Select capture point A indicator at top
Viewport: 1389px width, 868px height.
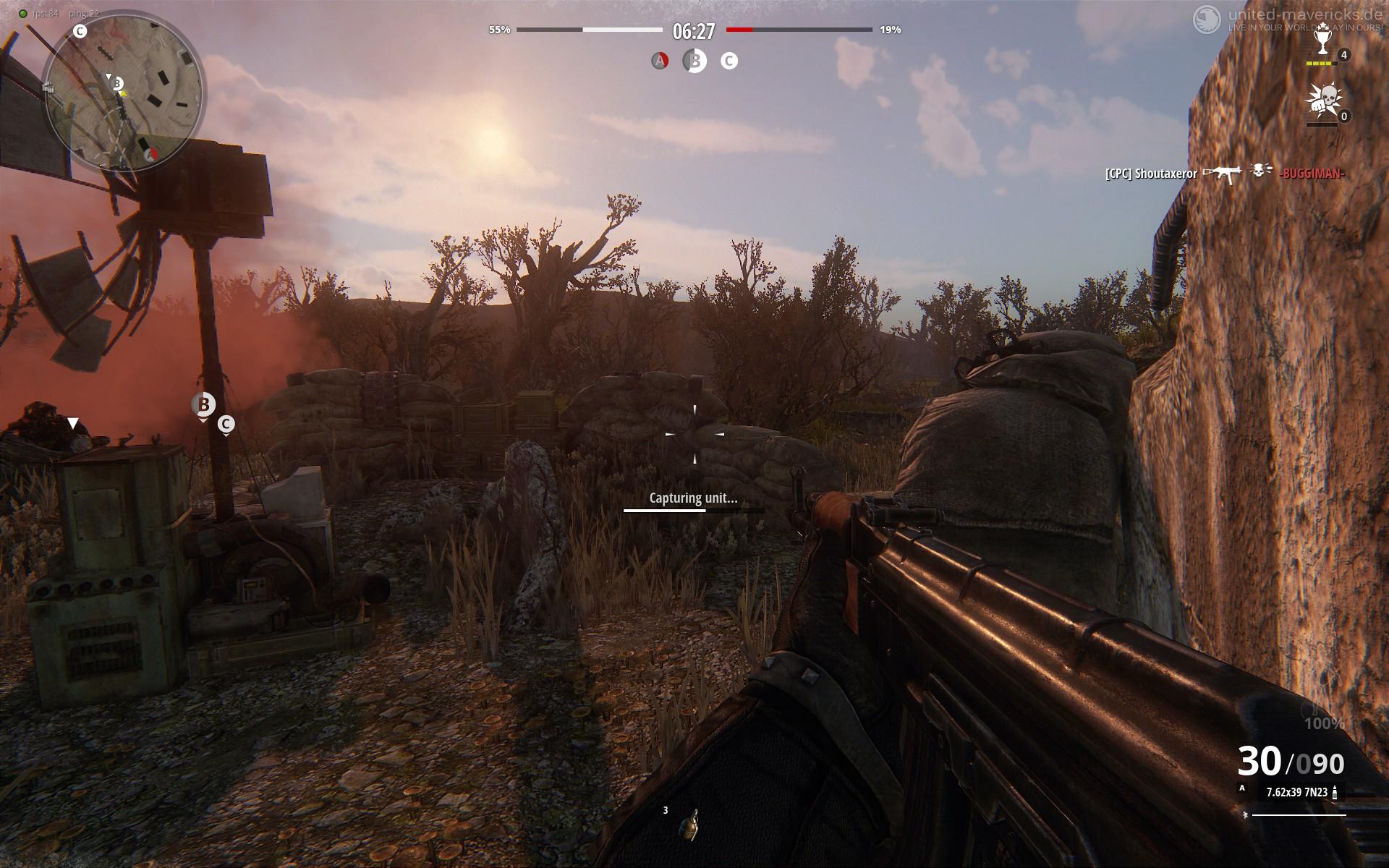click(x=659, y=61)
